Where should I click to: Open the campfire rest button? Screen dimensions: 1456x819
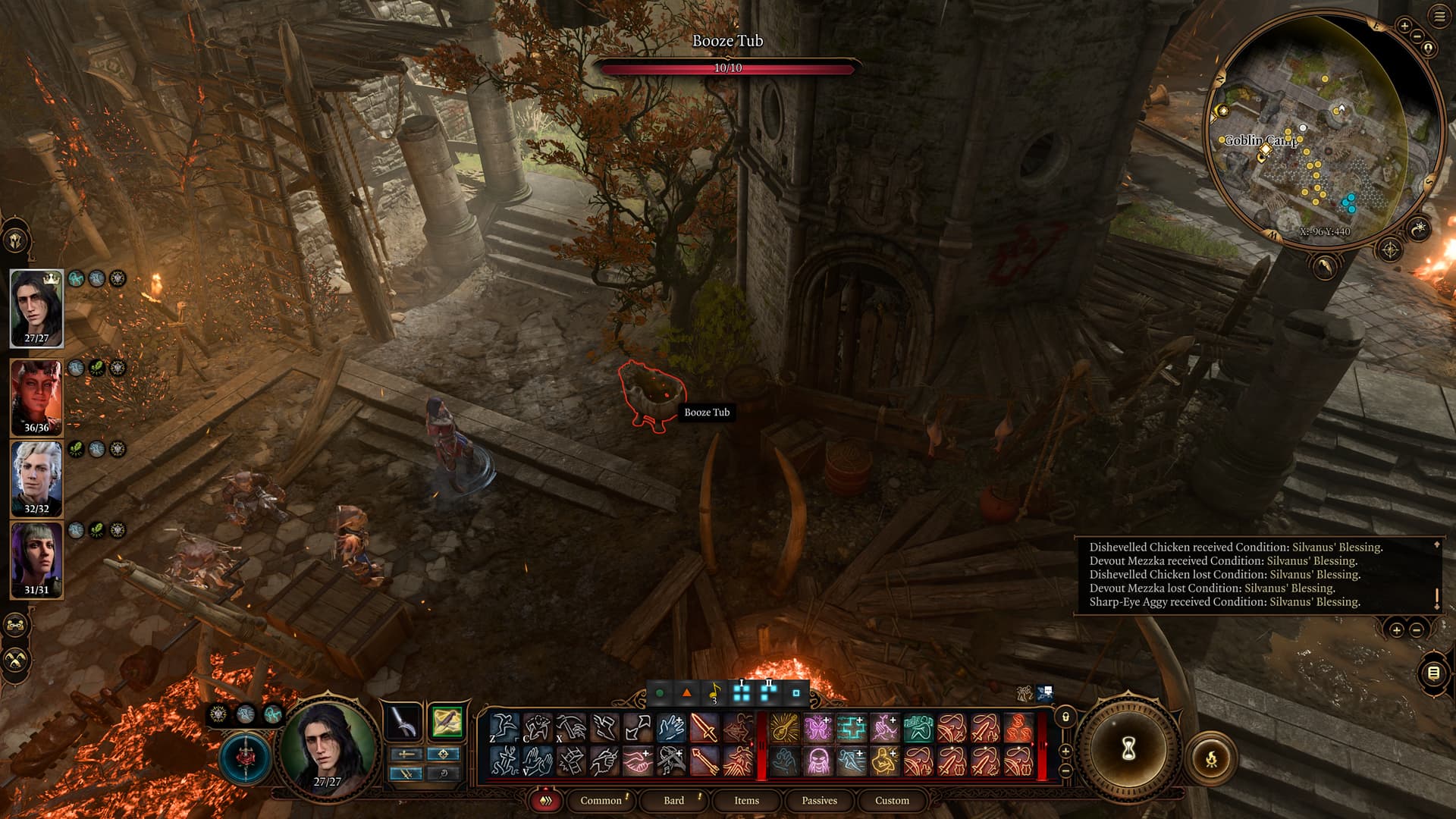click(x=1211, y=758)
